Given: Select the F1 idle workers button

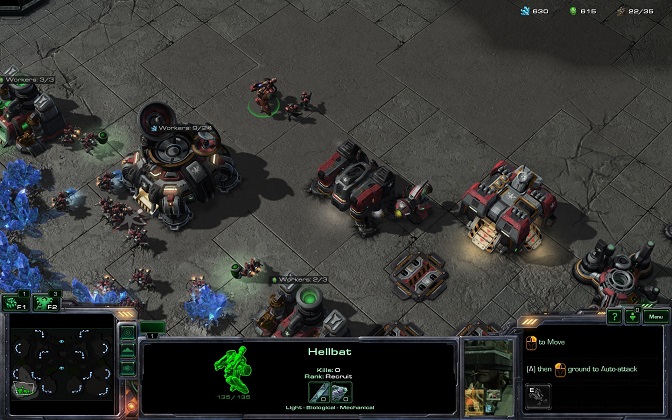Looking at the screenshot, I should [15, 302].
